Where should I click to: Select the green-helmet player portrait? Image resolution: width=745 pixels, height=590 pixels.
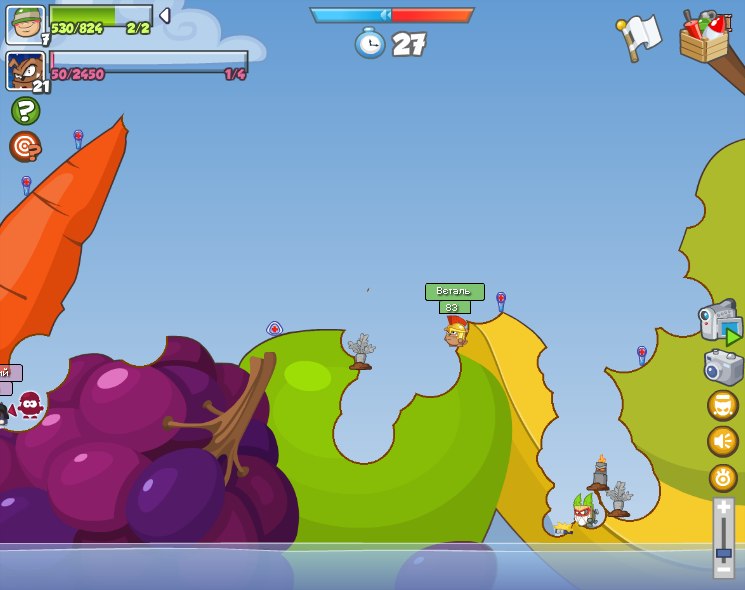pos(25,24)
